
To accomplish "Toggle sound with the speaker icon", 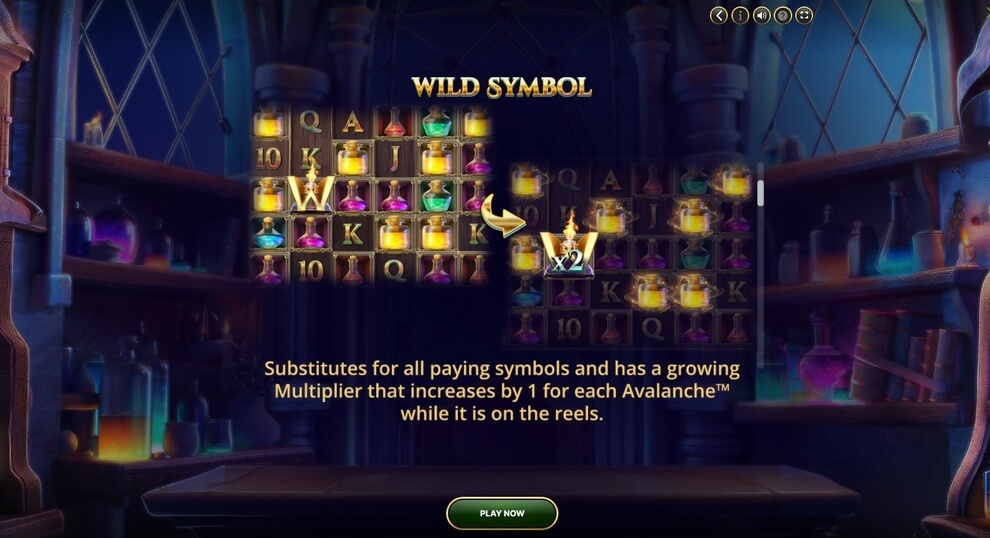I will (x=762, y=15).
